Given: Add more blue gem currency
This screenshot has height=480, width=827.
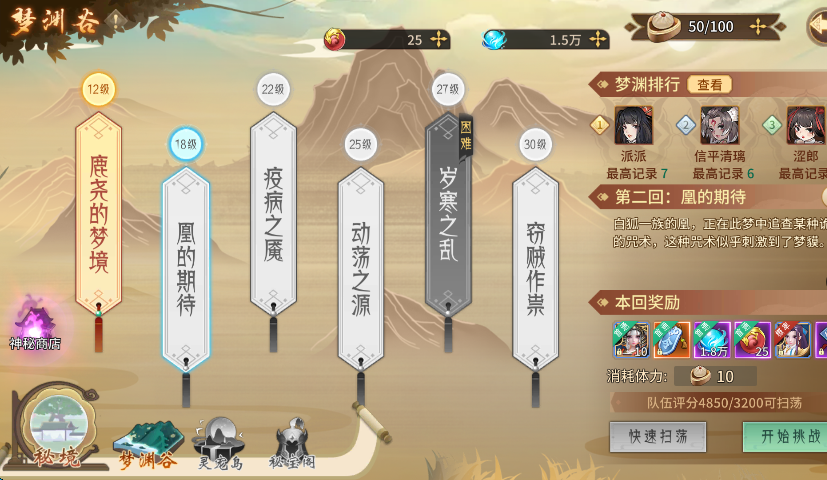Looking at the screenshot, I should (x=598, y=40).
